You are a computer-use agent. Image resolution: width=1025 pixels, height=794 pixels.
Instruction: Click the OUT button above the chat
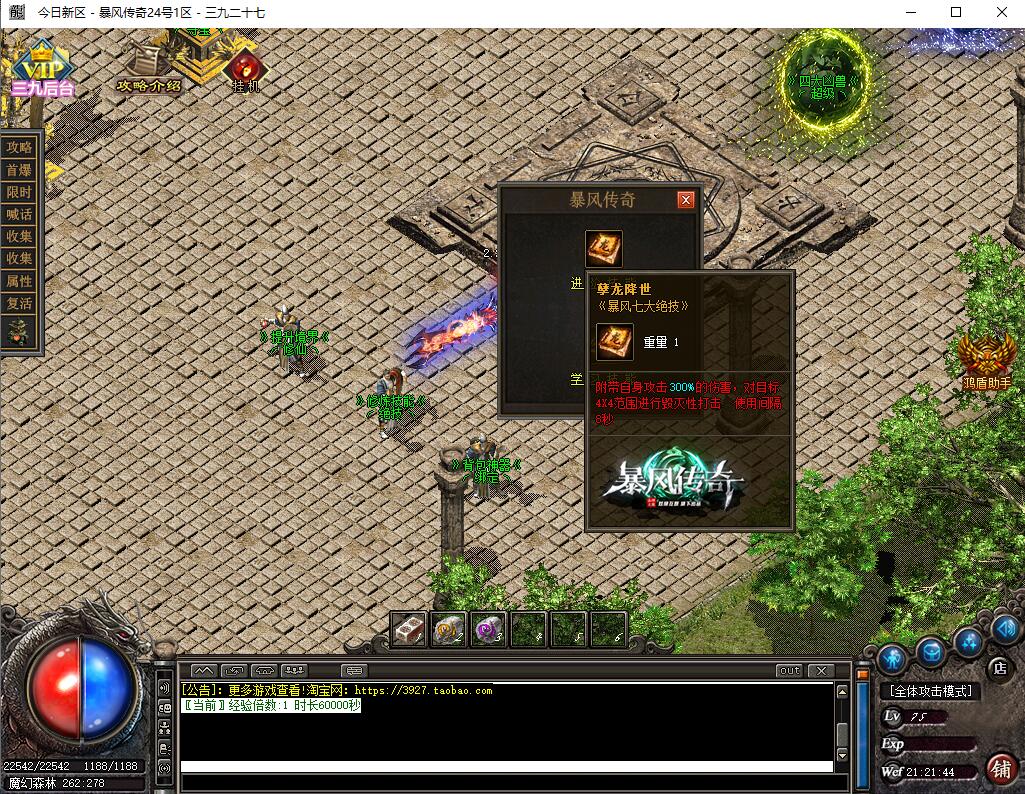tap(789, 670)
